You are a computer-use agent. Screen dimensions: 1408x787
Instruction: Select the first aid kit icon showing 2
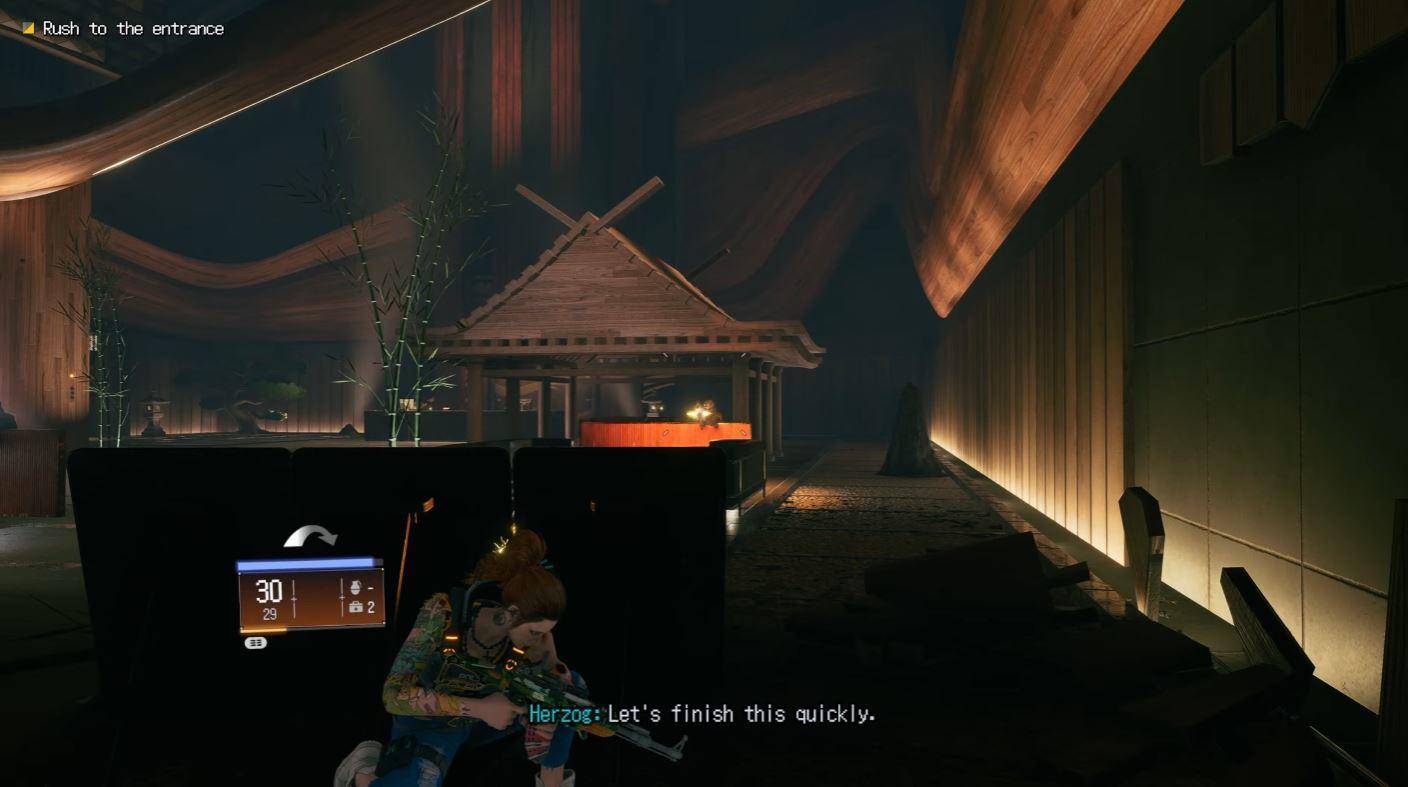coord(358,607)
